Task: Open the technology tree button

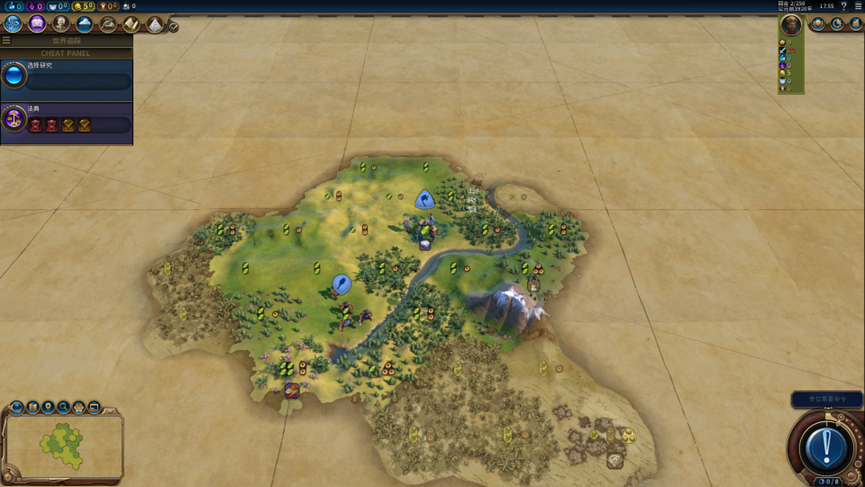Action: coord(13,23)
